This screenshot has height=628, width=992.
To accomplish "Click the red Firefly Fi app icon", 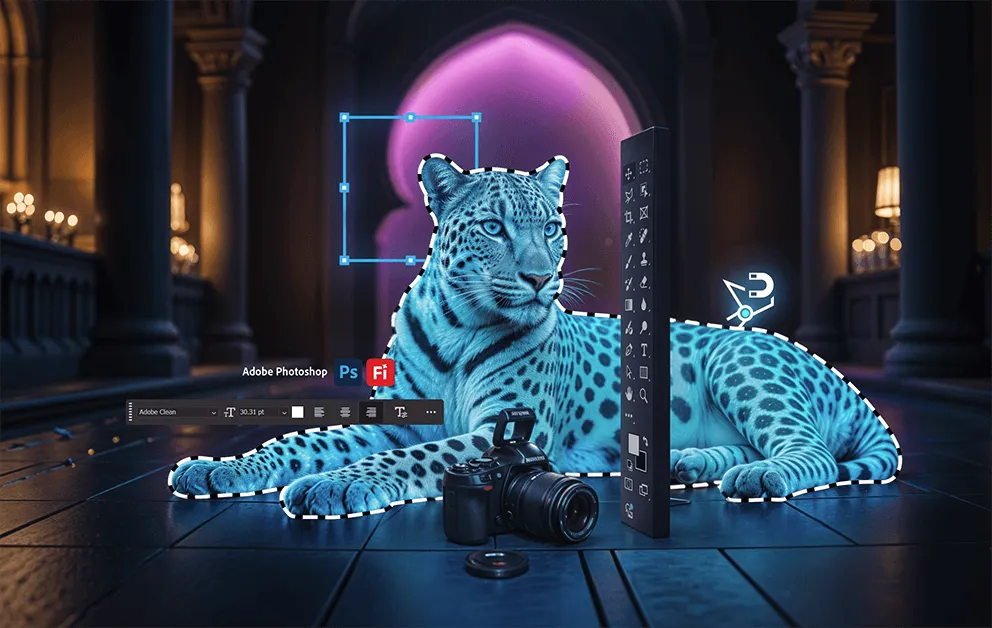I will point(380,372).
